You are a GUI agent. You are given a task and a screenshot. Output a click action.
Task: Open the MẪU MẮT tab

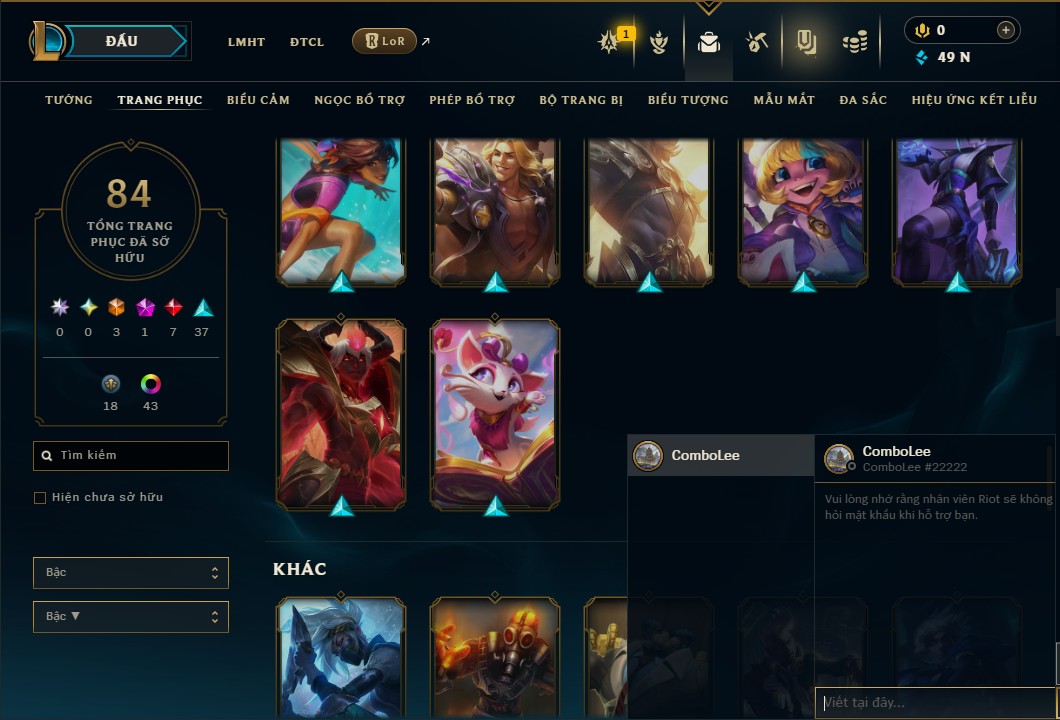pyautogui.click(x=784, y=100)
